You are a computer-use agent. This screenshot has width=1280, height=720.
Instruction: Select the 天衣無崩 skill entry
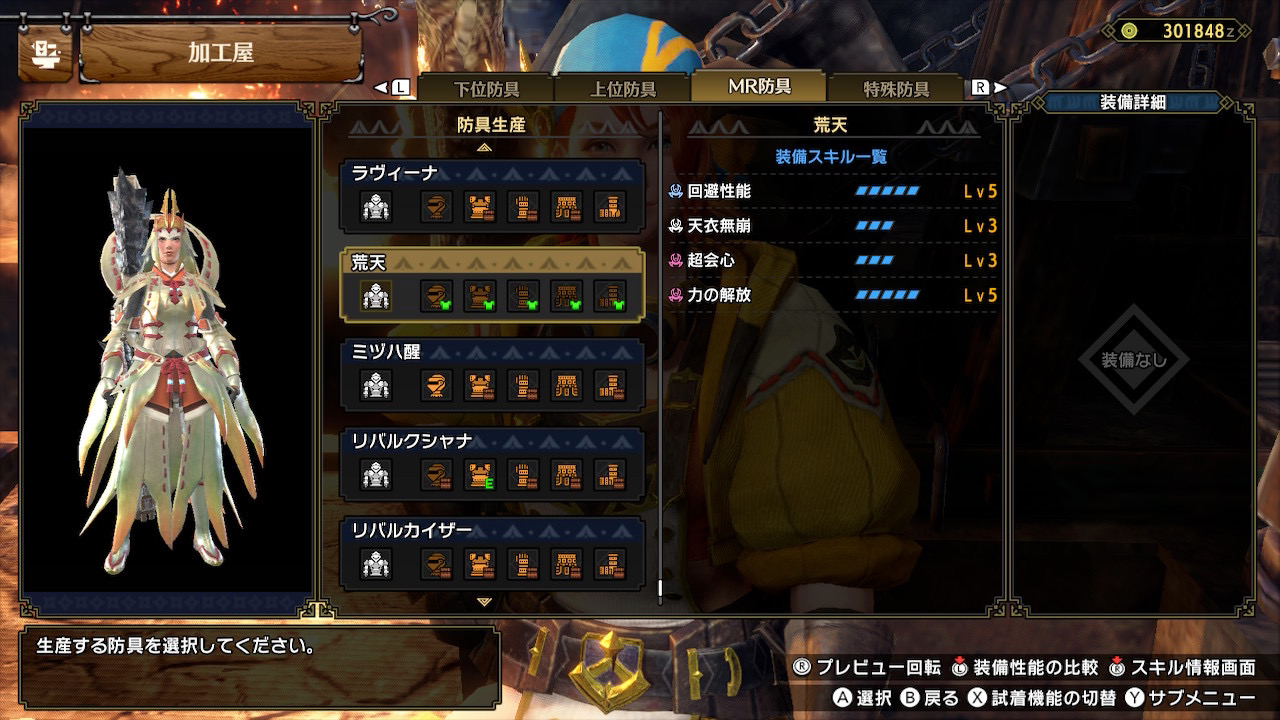point(833,226)
